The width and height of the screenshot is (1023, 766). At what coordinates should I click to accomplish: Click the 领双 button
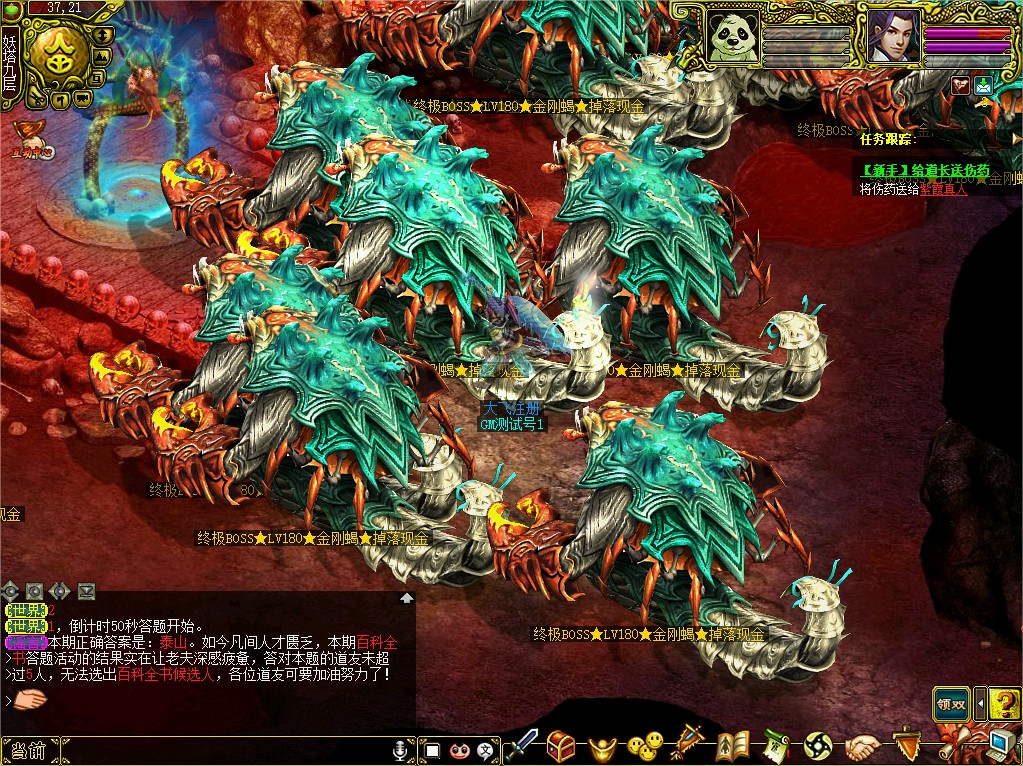coord(951,702)
